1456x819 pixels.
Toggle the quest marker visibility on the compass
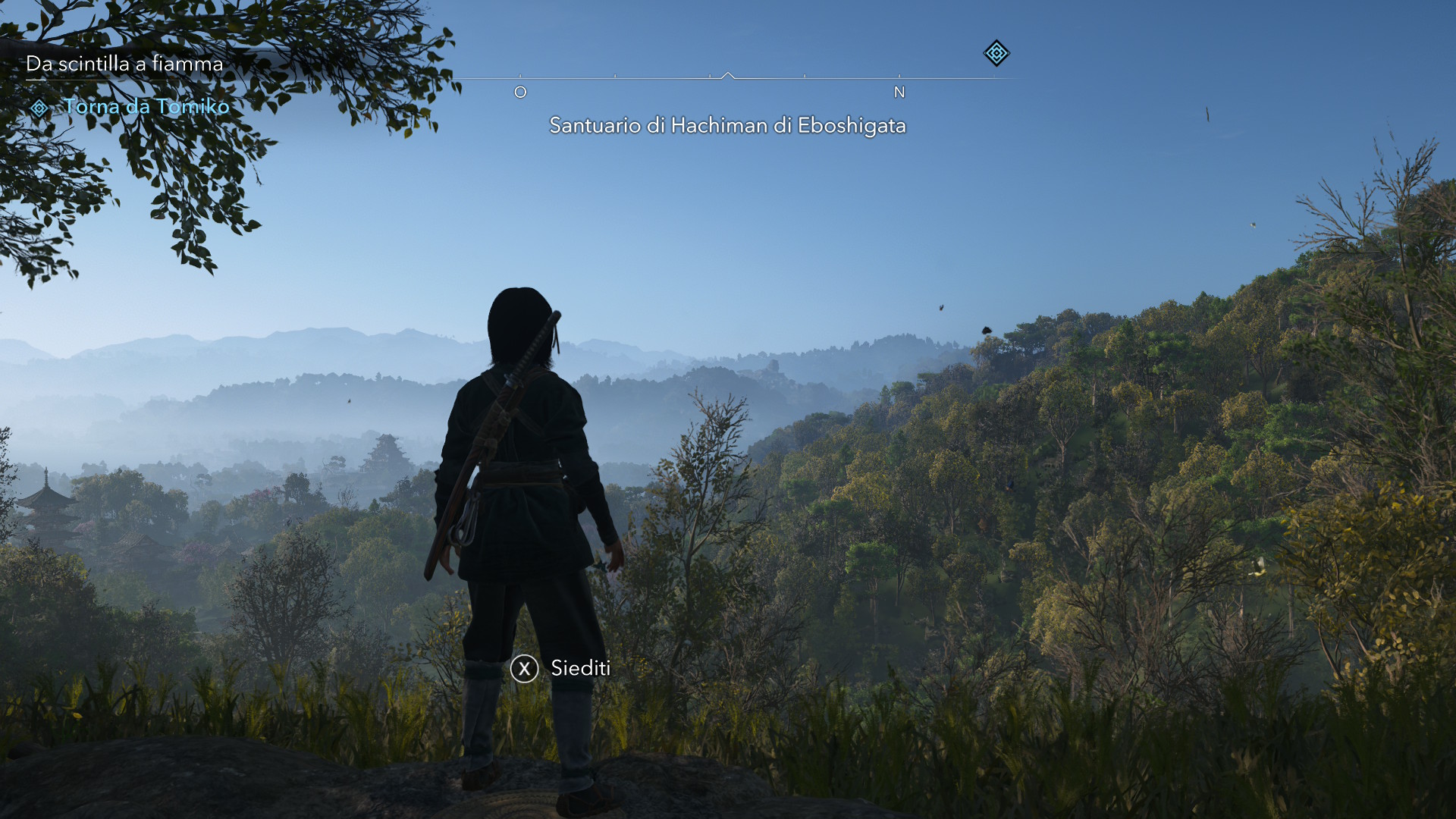click(996, 55)
